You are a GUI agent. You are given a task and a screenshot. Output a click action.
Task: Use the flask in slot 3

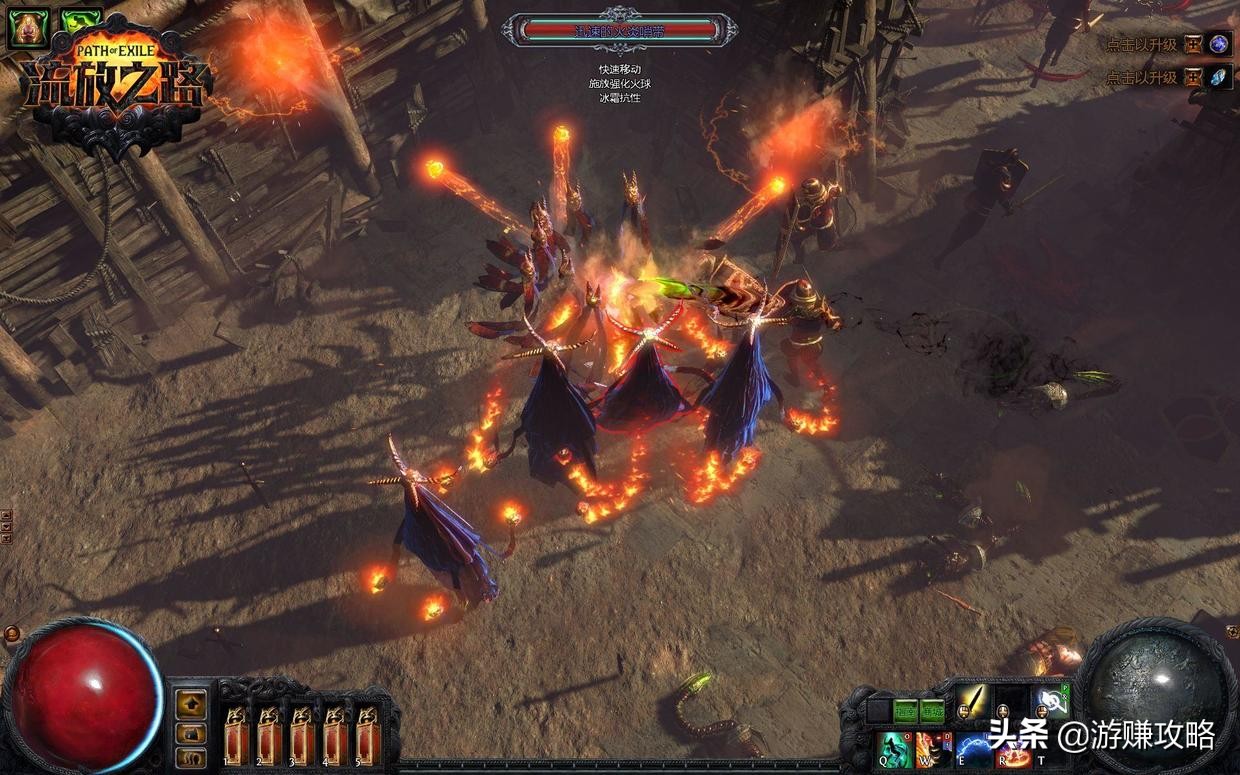click(x=301, y=734)
